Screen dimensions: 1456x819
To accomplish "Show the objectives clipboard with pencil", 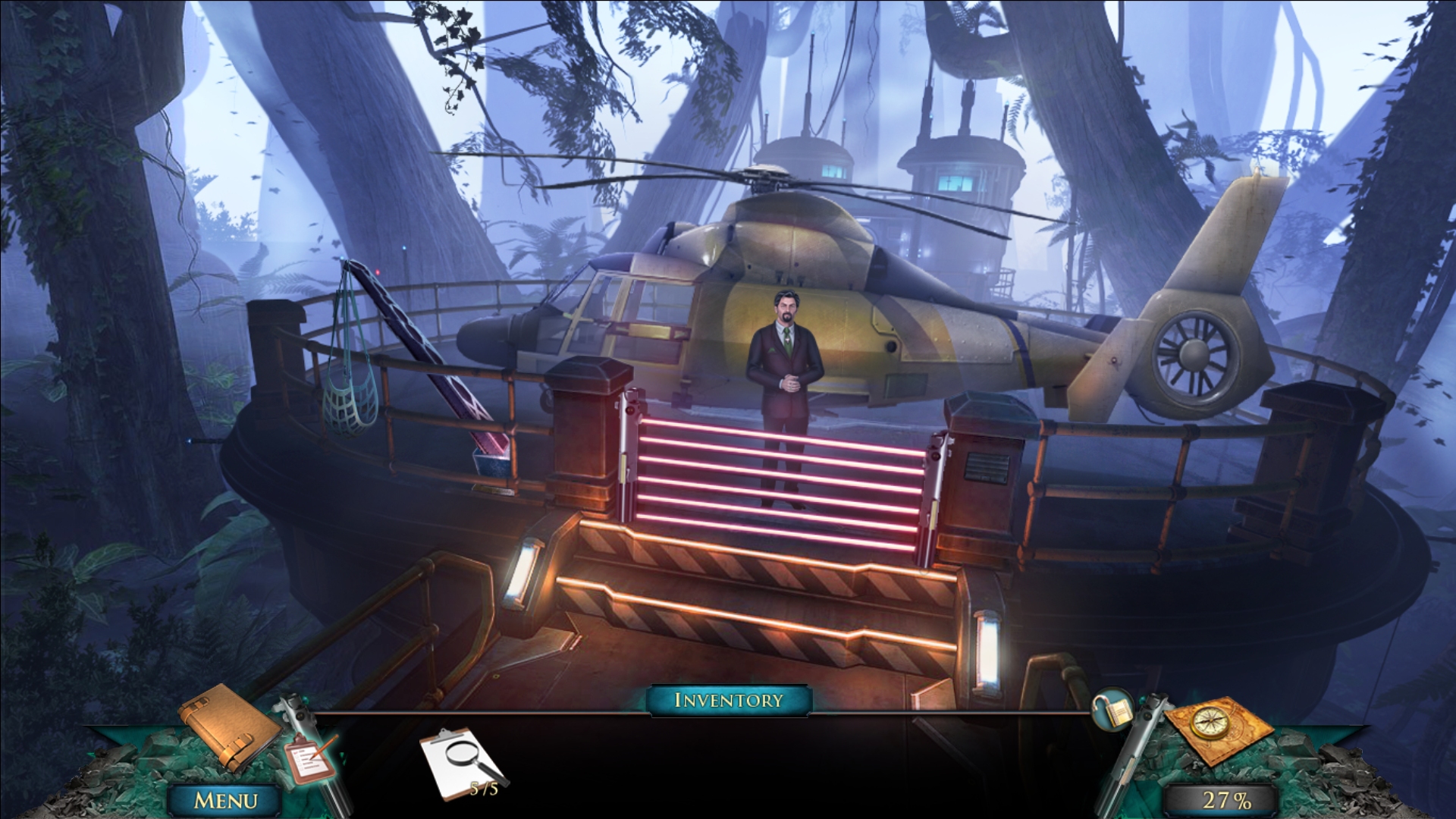I will 309,761.
